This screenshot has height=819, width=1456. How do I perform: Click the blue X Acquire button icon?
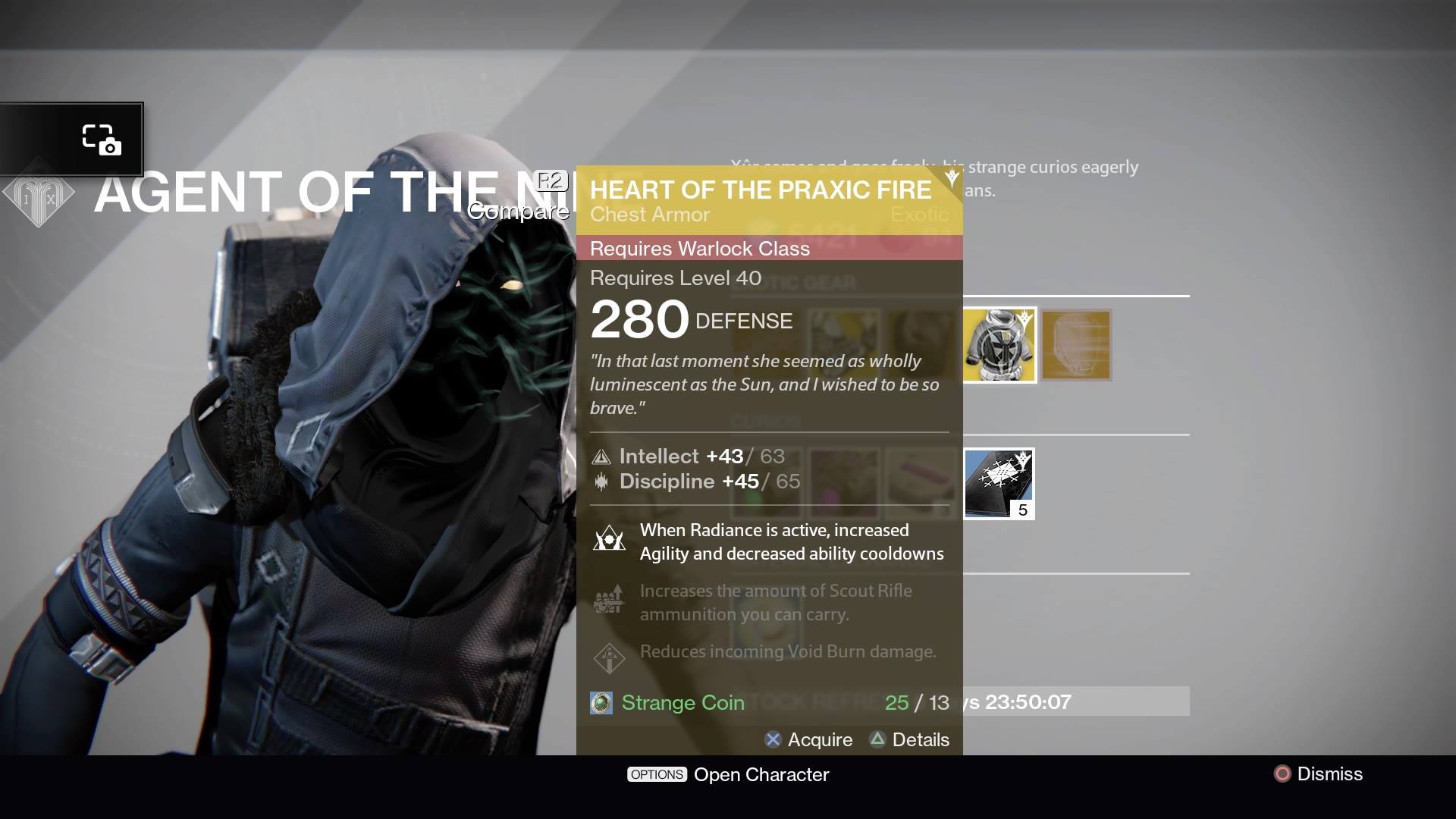point(772,739)
